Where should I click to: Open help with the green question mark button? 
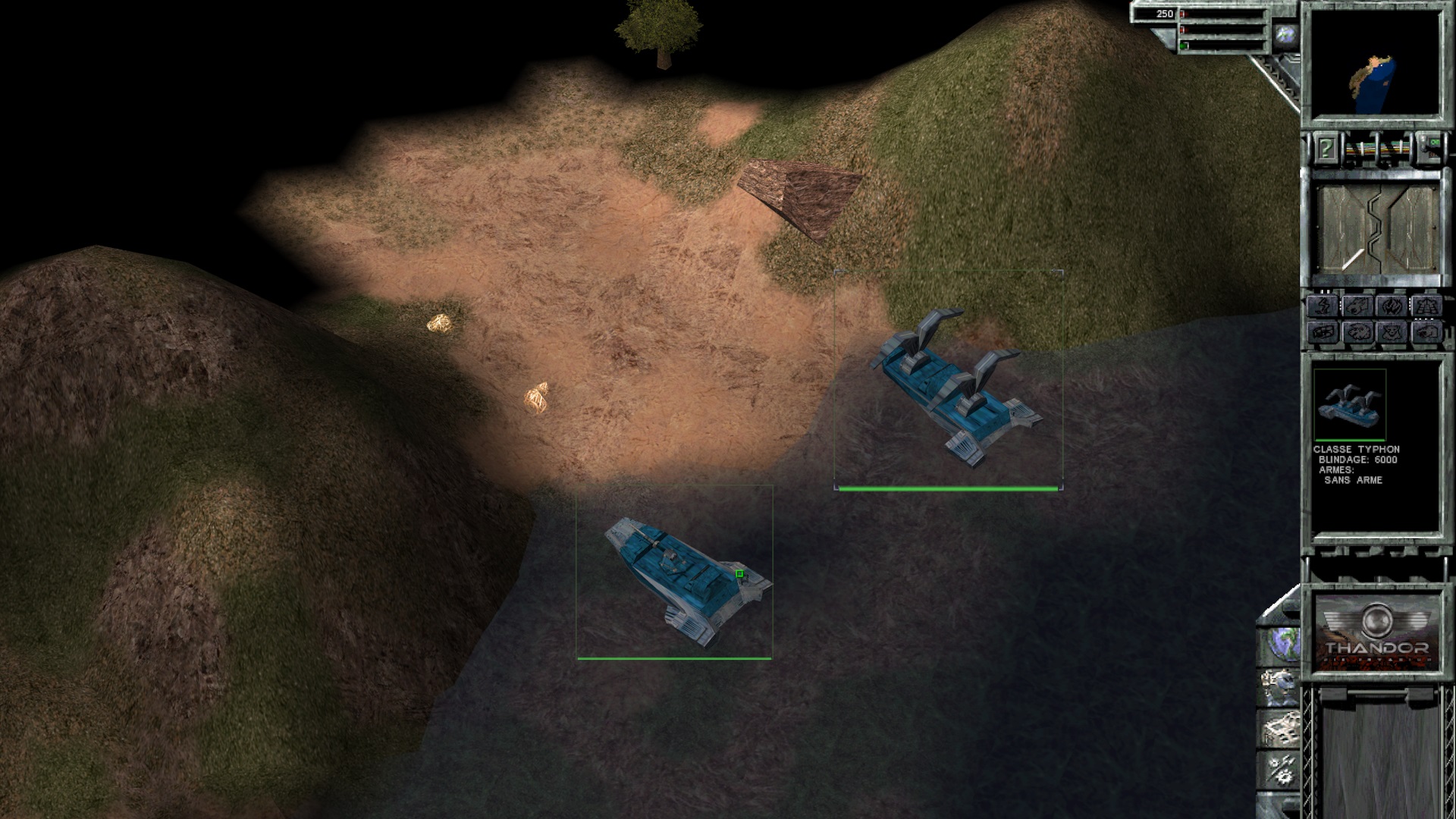(x=1326, y=149)
